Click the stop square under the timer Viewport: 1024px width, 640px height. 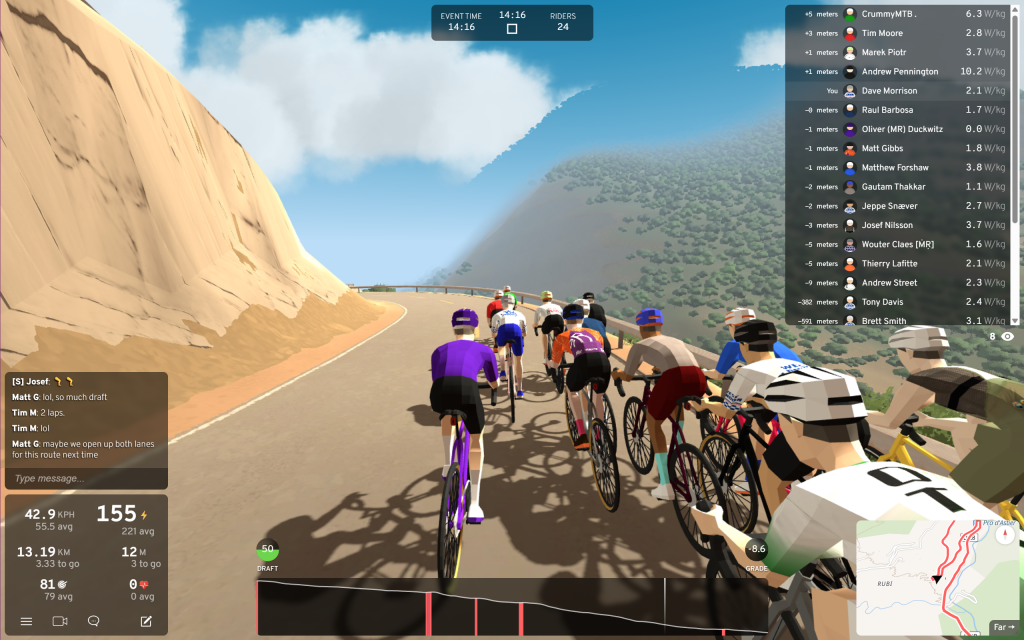click(512, 29)
